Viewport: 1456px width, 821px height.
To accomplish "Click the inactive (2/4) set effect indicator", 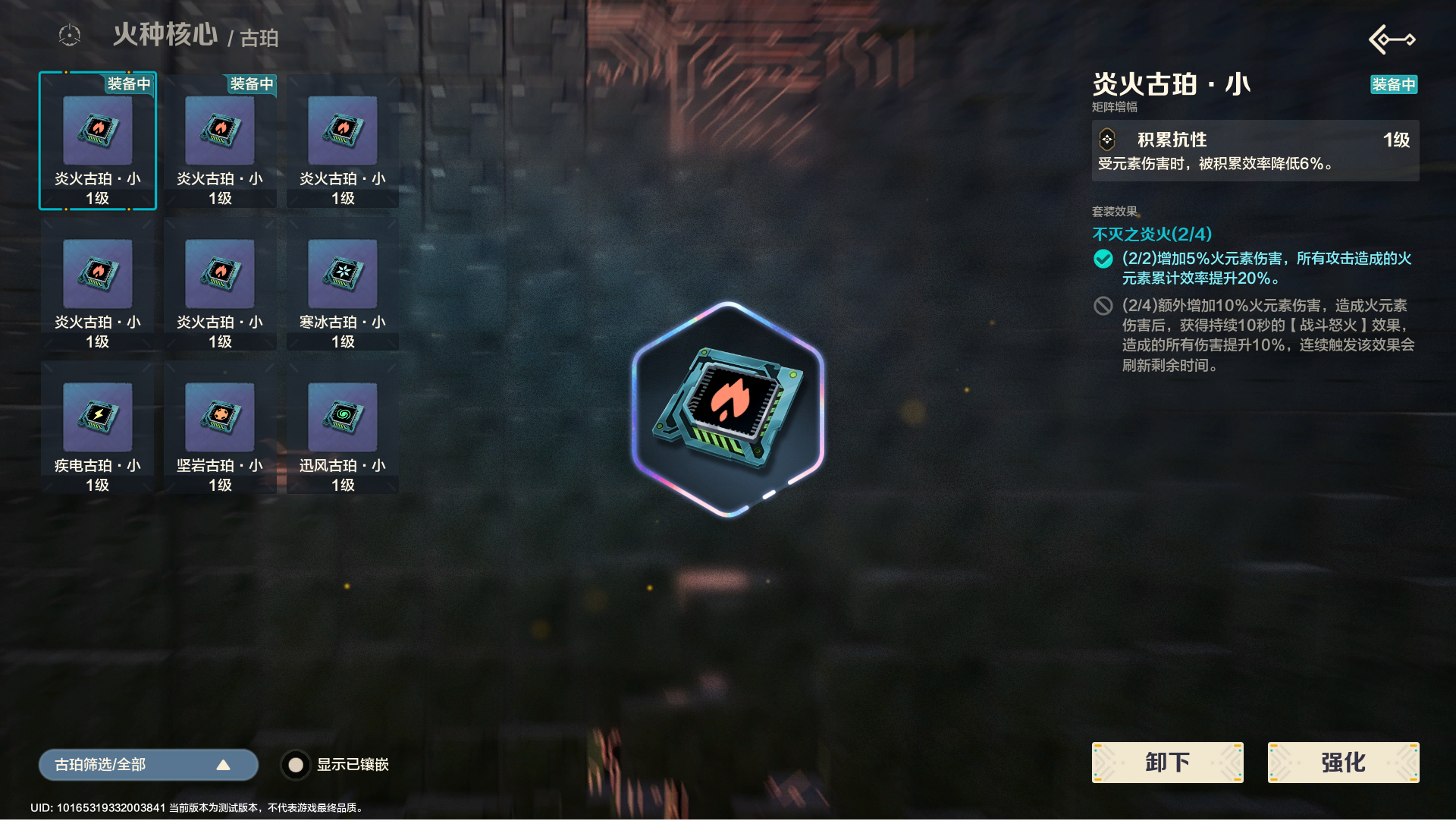I will pyautogui.click(x=1104, y=306).
